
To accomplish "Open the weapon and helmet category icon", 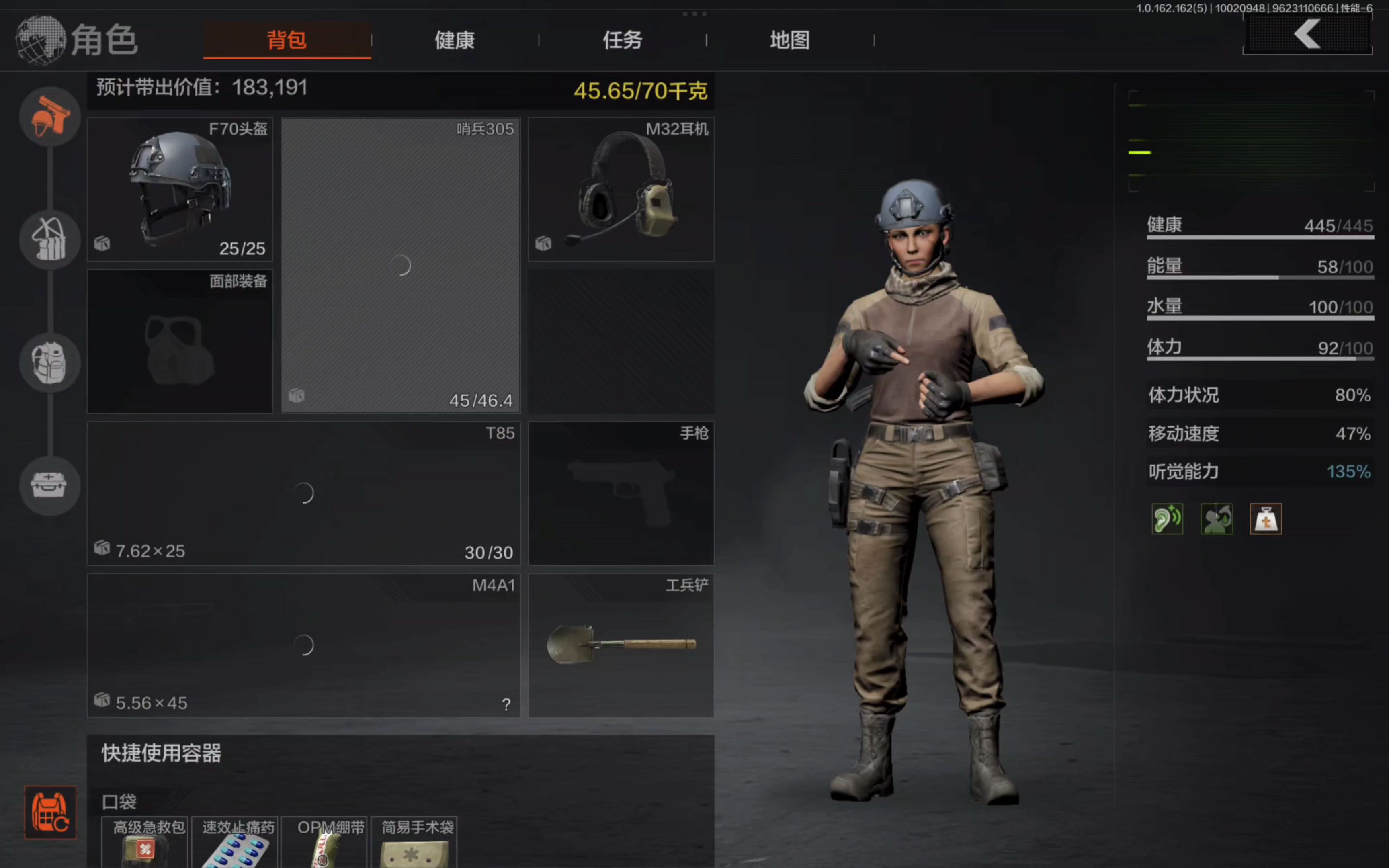I will 50,117.
